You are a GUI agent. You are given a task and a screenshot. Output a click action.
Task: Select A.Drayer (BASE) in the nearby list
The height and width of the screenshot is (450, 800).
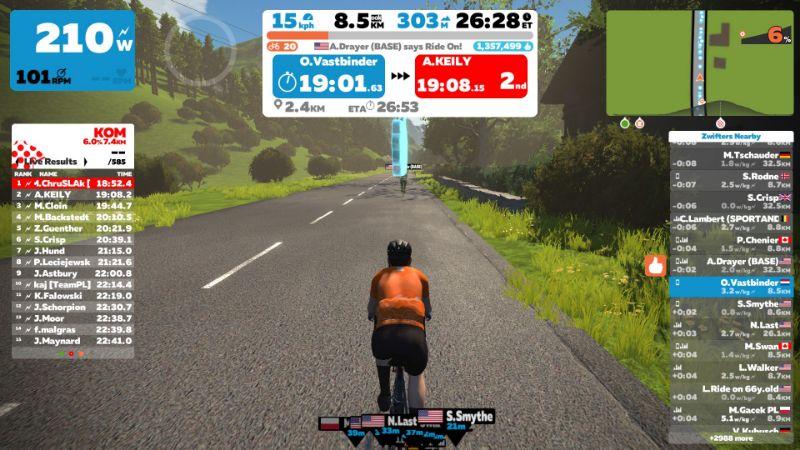pos(730,265)
